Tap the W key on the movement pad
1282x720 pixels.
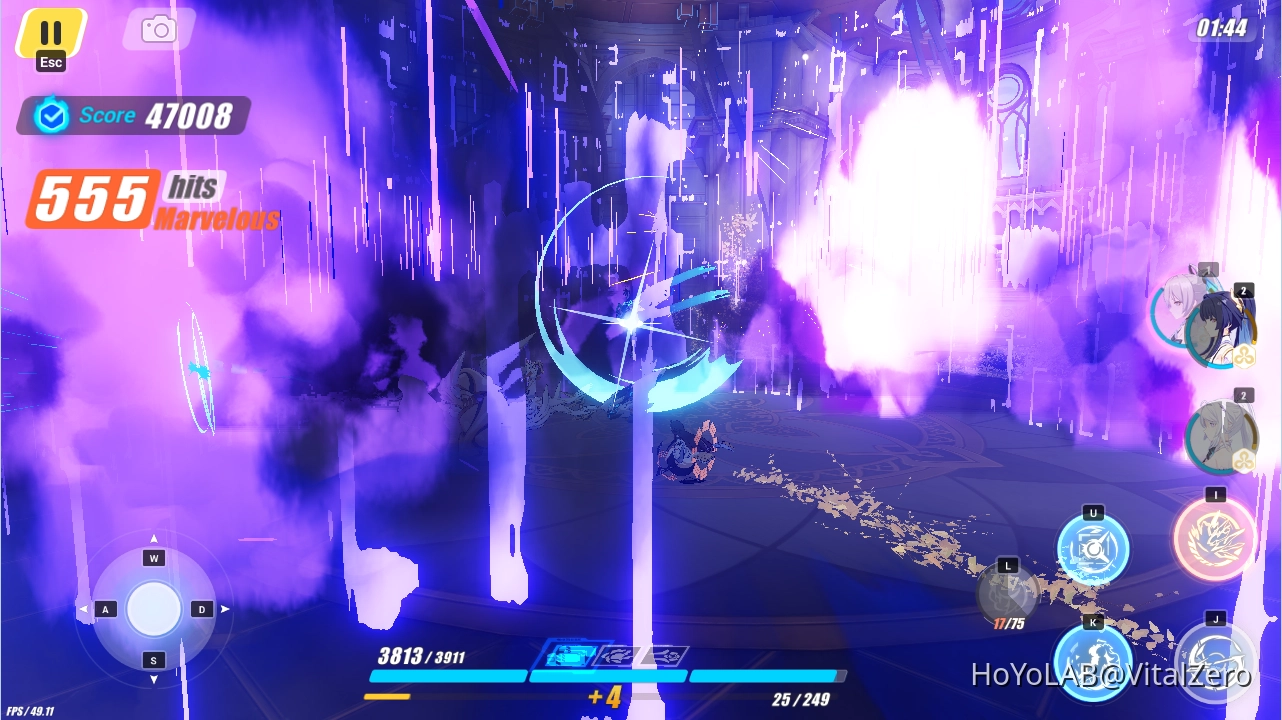pyautogui.click(x=153, y=557)
